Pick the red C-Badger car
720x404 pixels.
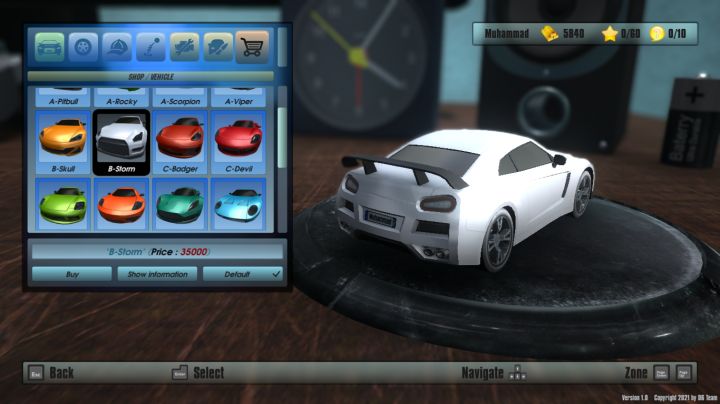[x=180, y=141]
